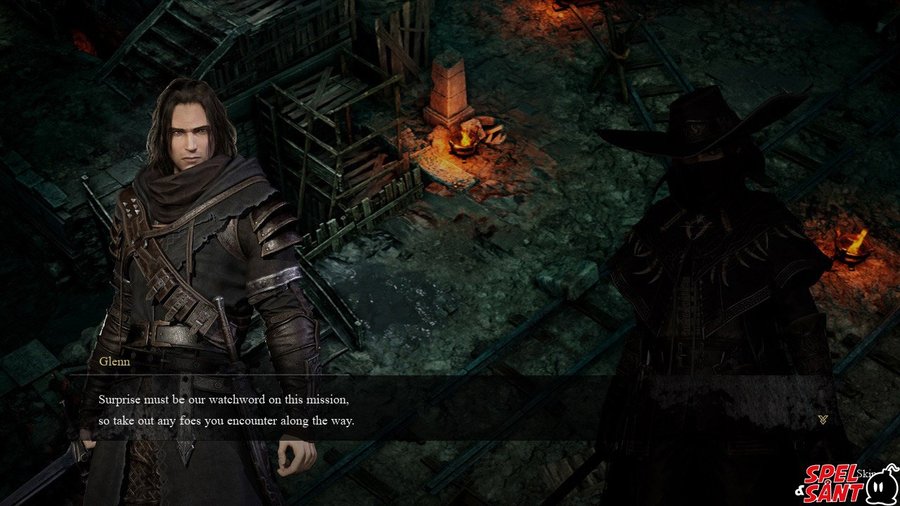
Task: Advance dialogue with the gold arrow indicator
Action: pos(822,420)
